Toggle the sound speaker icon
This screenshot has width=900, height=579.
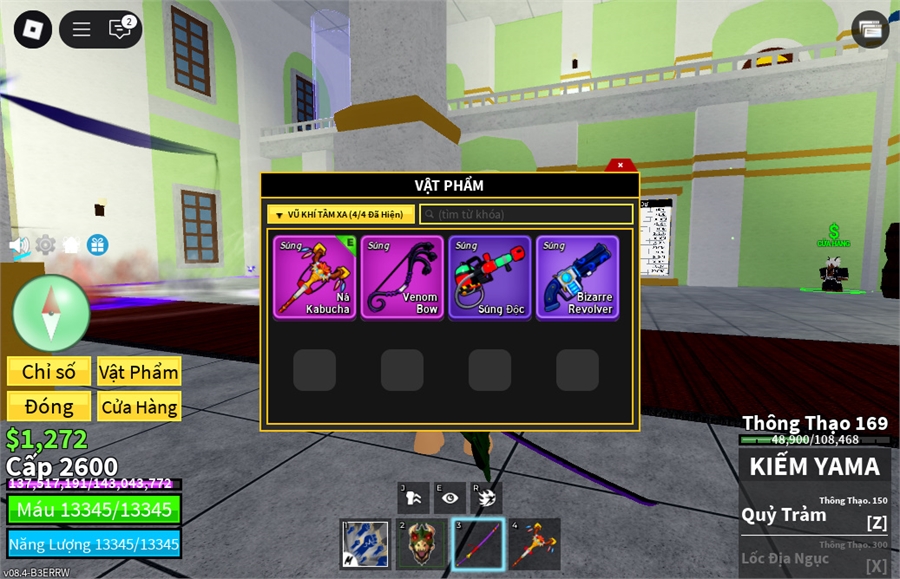tap(19, 244)
